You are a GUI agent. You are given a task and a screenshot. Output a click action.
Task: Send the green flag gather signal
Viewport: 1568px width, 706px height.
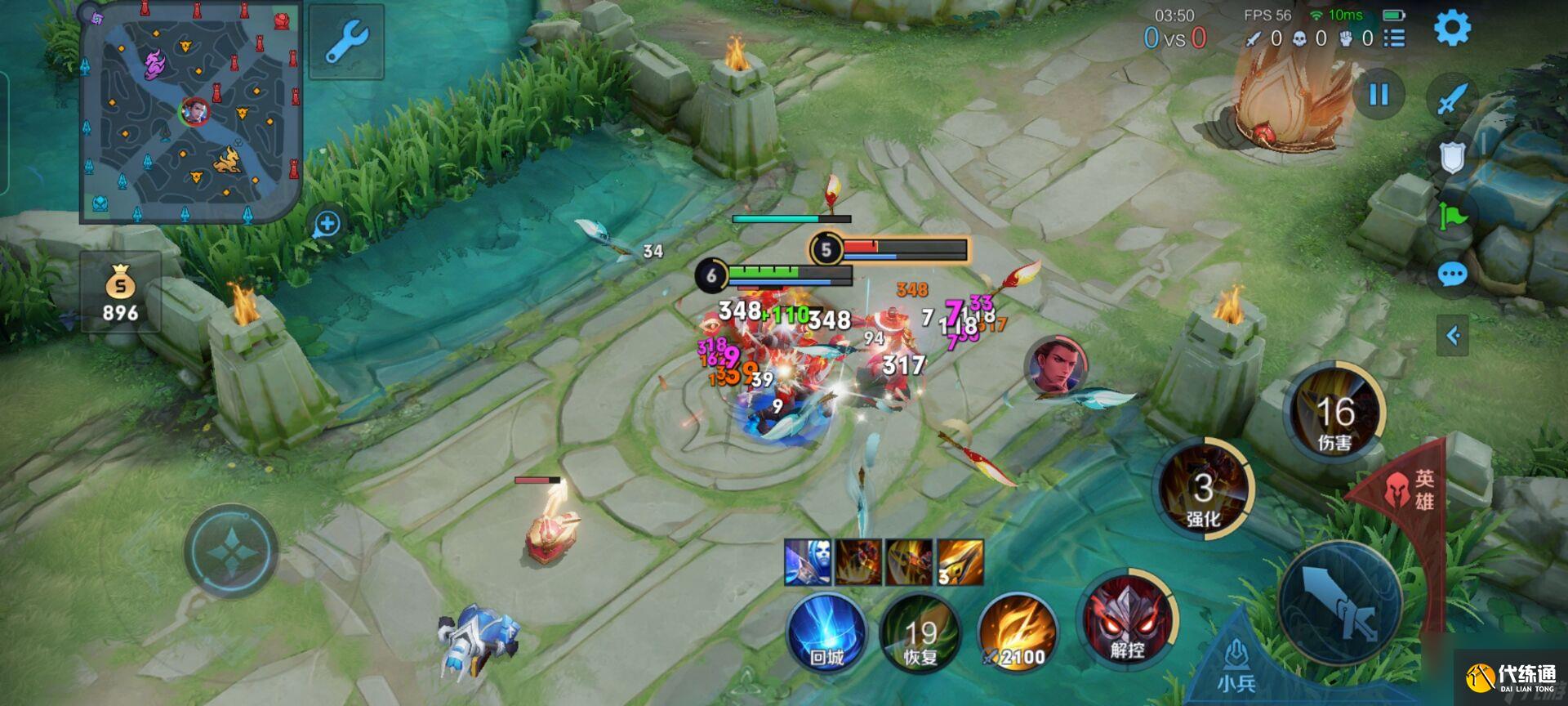pos(1452,216)
